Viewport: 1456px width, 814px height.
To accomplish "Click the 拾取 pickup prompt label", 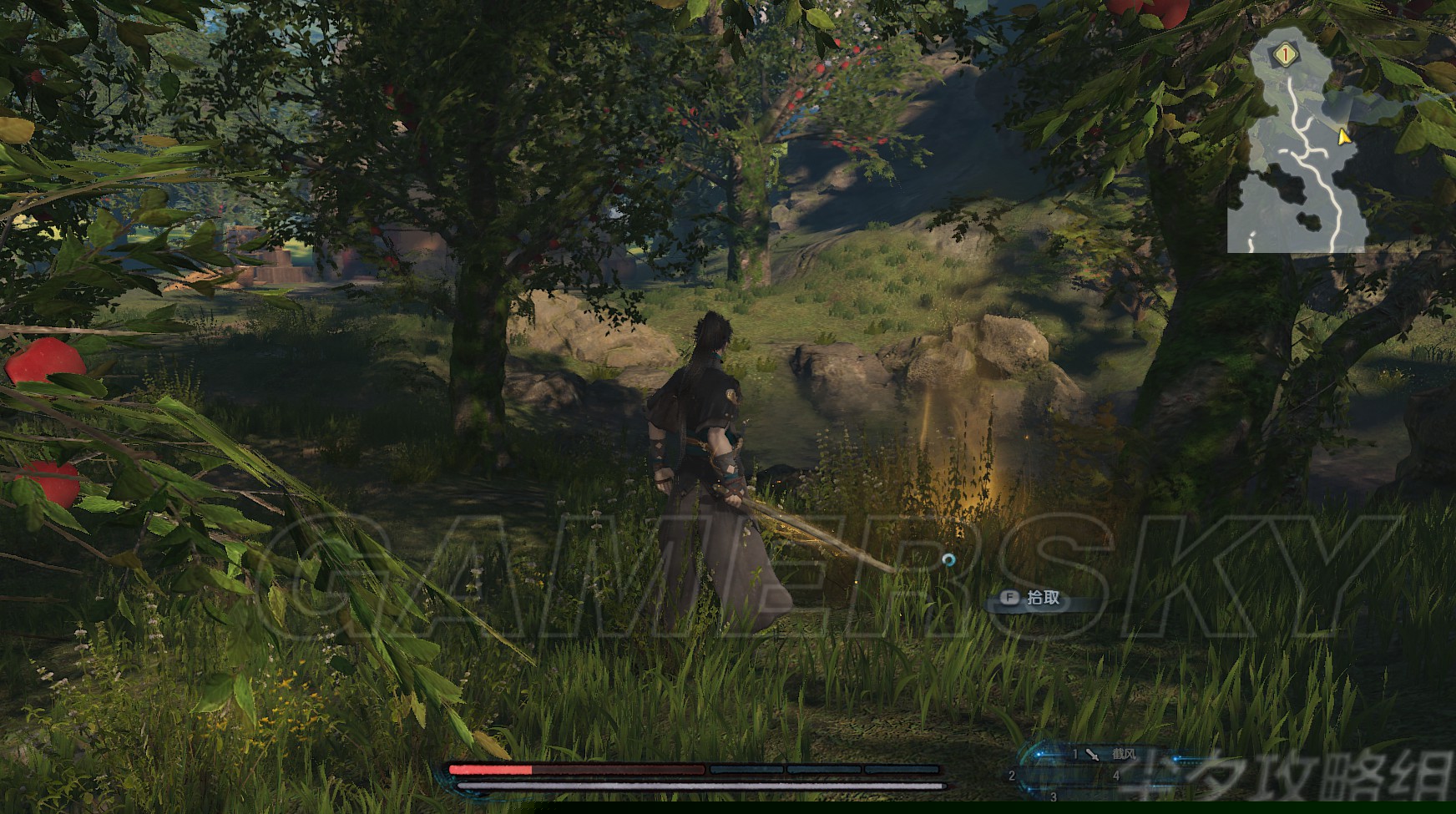I will point(1043,598).
